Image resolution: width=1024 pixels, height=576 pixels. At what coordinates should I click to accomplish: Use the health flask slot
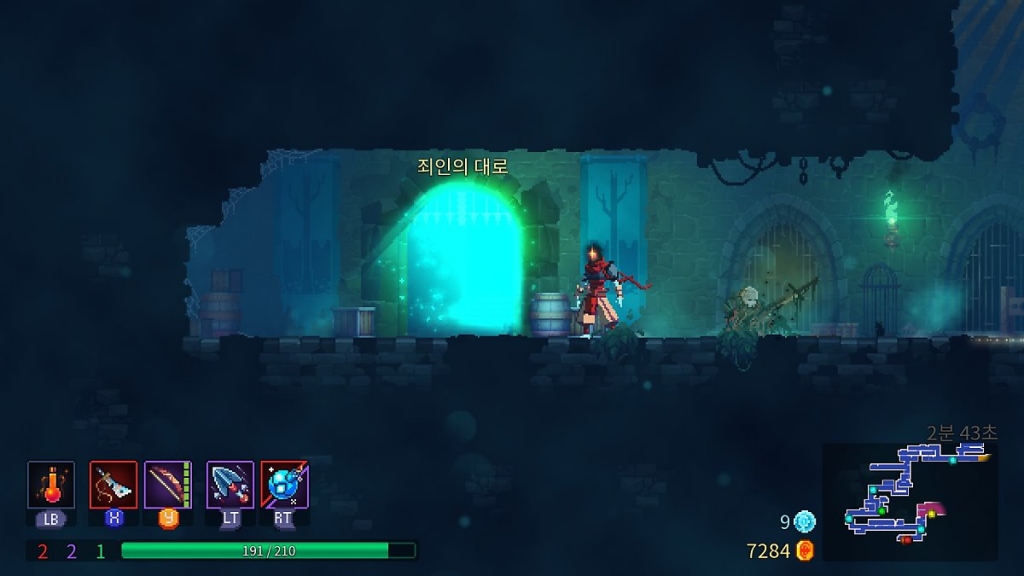[x=51, y=485]
